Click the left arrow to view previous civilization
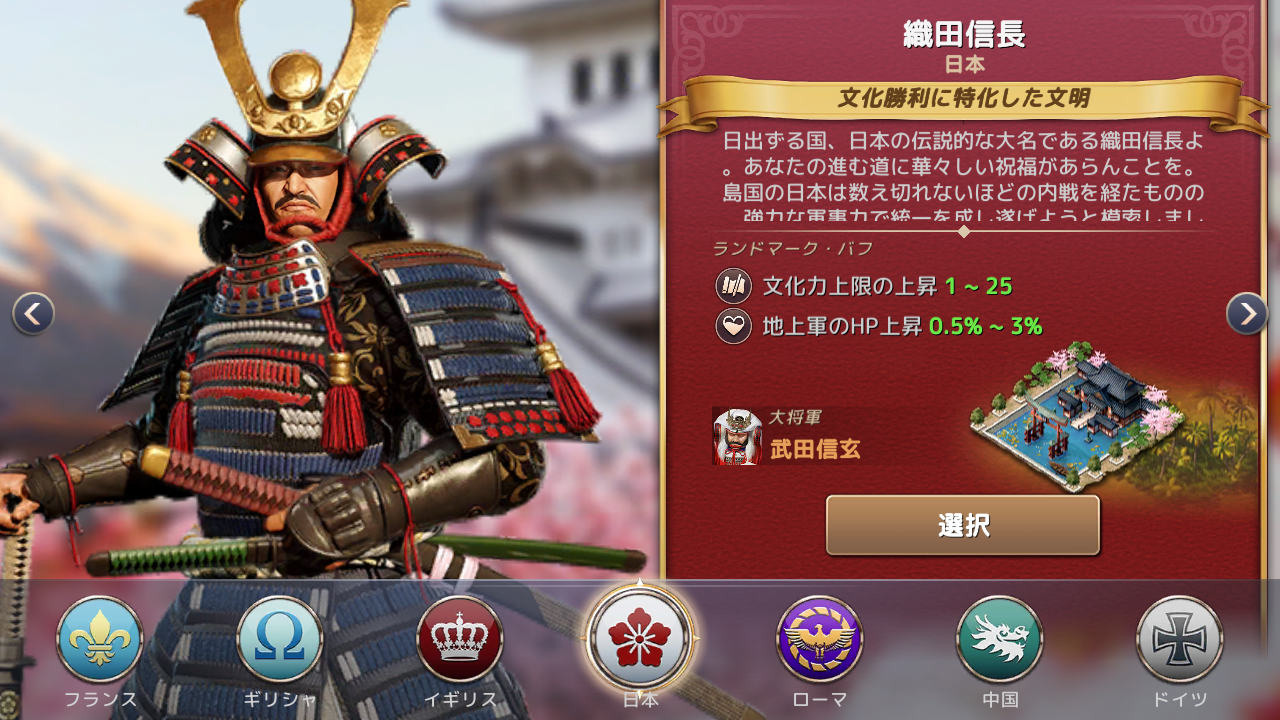The height and width of the screenshot is (720, 1280). [x=32, y=312]
